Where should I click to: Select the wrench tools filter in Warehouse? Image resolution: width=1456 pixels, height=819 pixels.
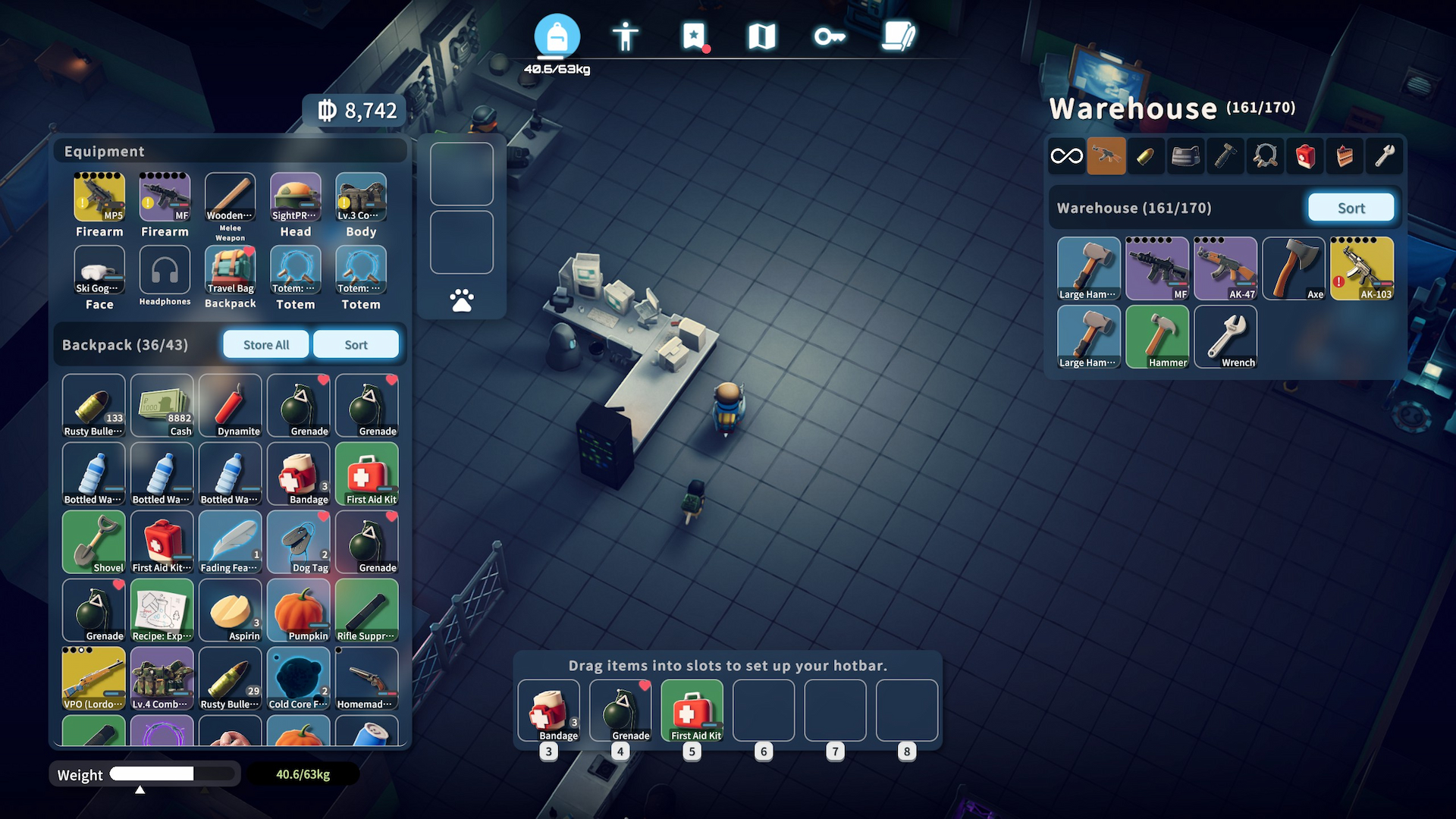tap(1384, 156)
